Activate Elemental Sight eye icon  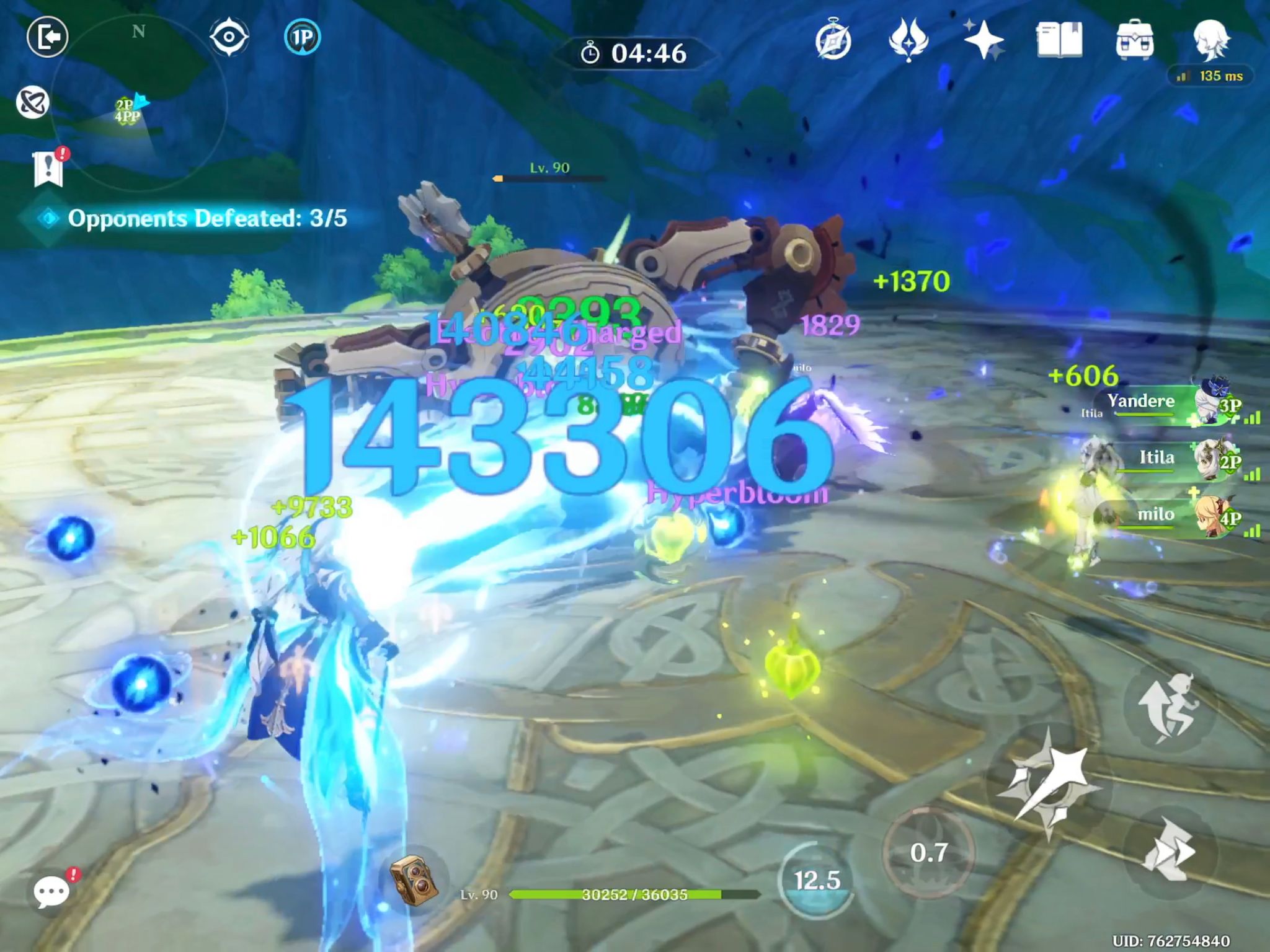(229, 37)
